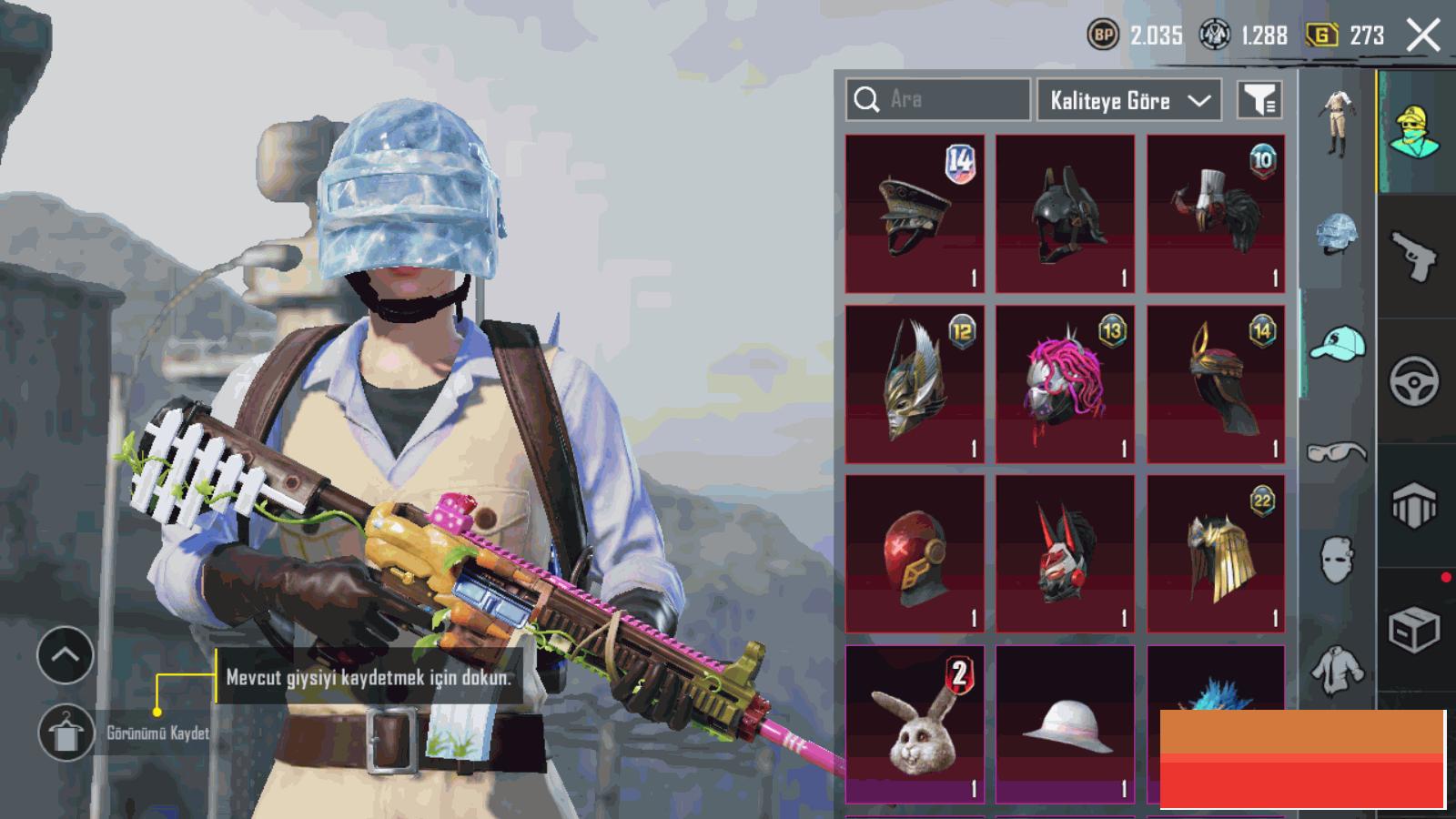Pick the white sun hat item
Viewport: 1456px width, 819px height.
(x=1065, y=724)
